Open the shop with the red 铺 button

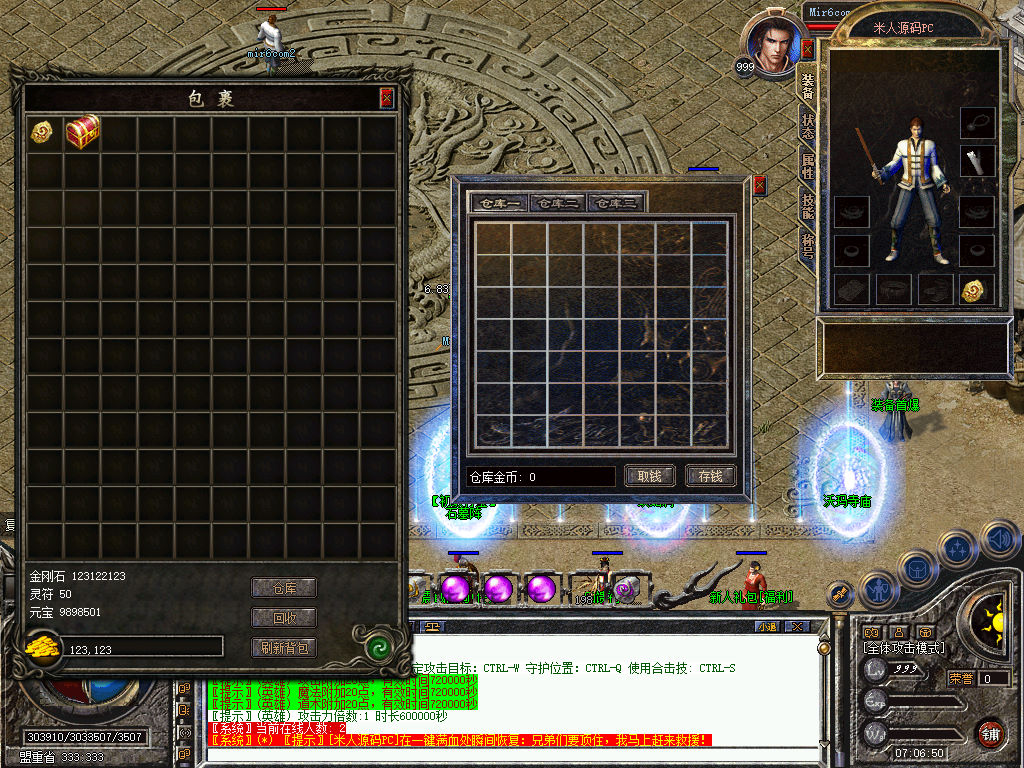point(990,732)
